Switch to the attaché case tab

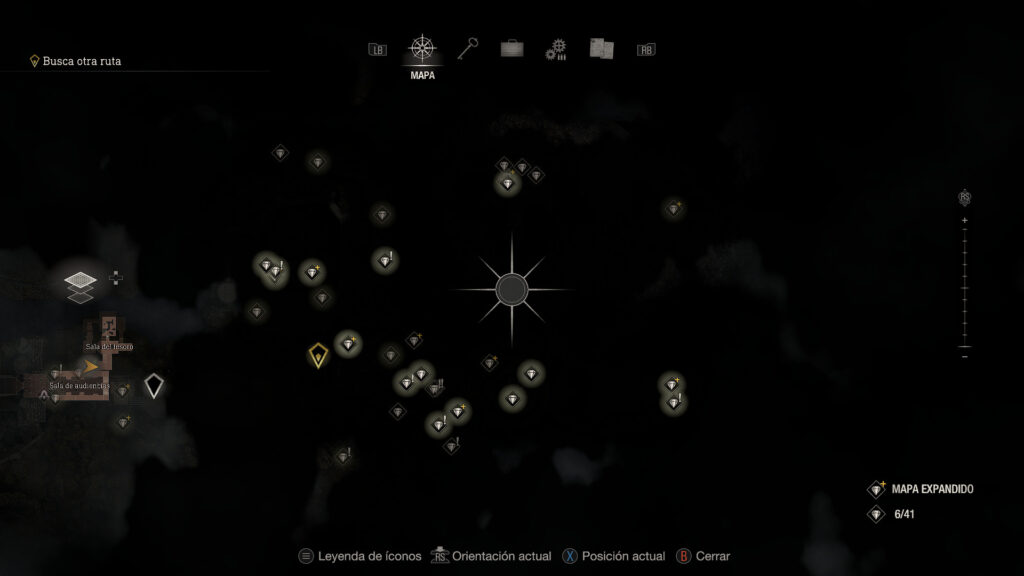click(512, 48)
